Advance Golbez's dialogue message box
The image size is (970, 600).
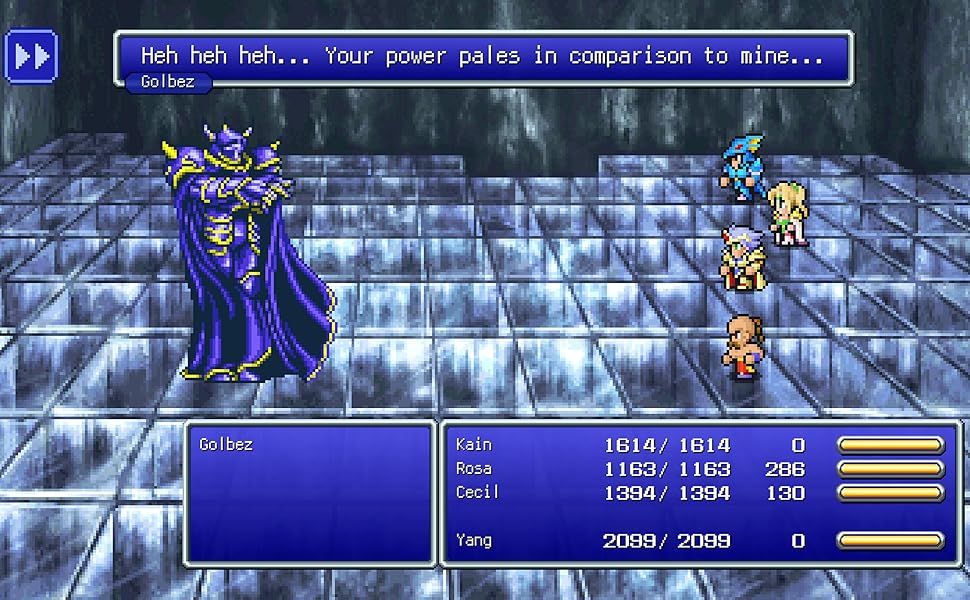tap(483, 56)
